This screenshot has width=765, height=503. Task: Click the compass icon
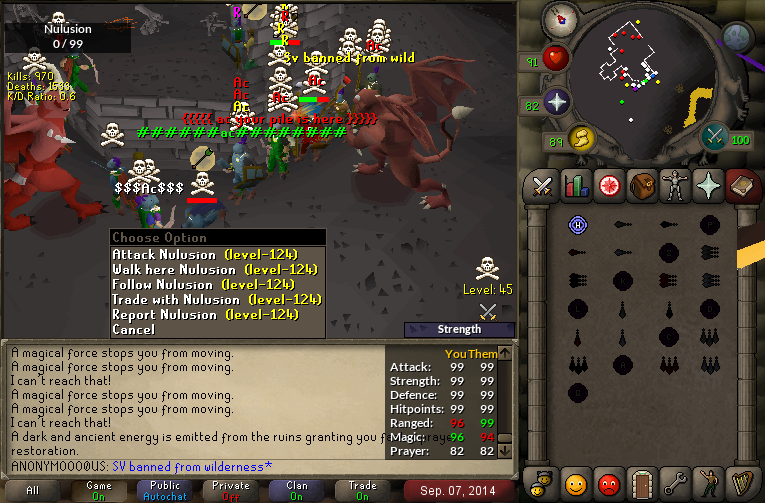(x=560, y=19)
